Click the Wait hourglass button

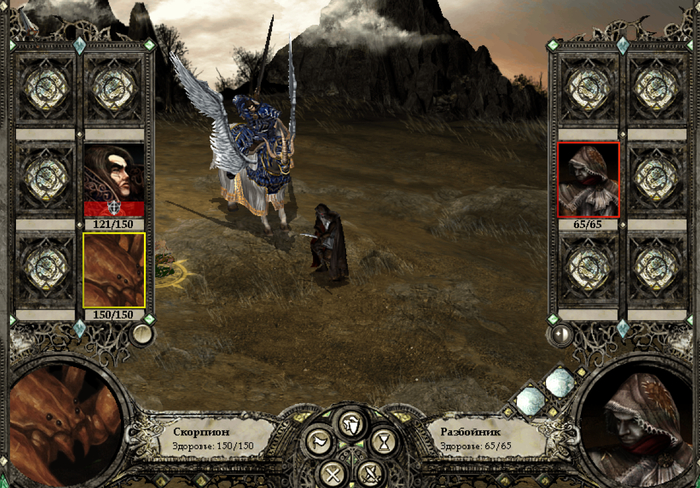click(382, 443)
